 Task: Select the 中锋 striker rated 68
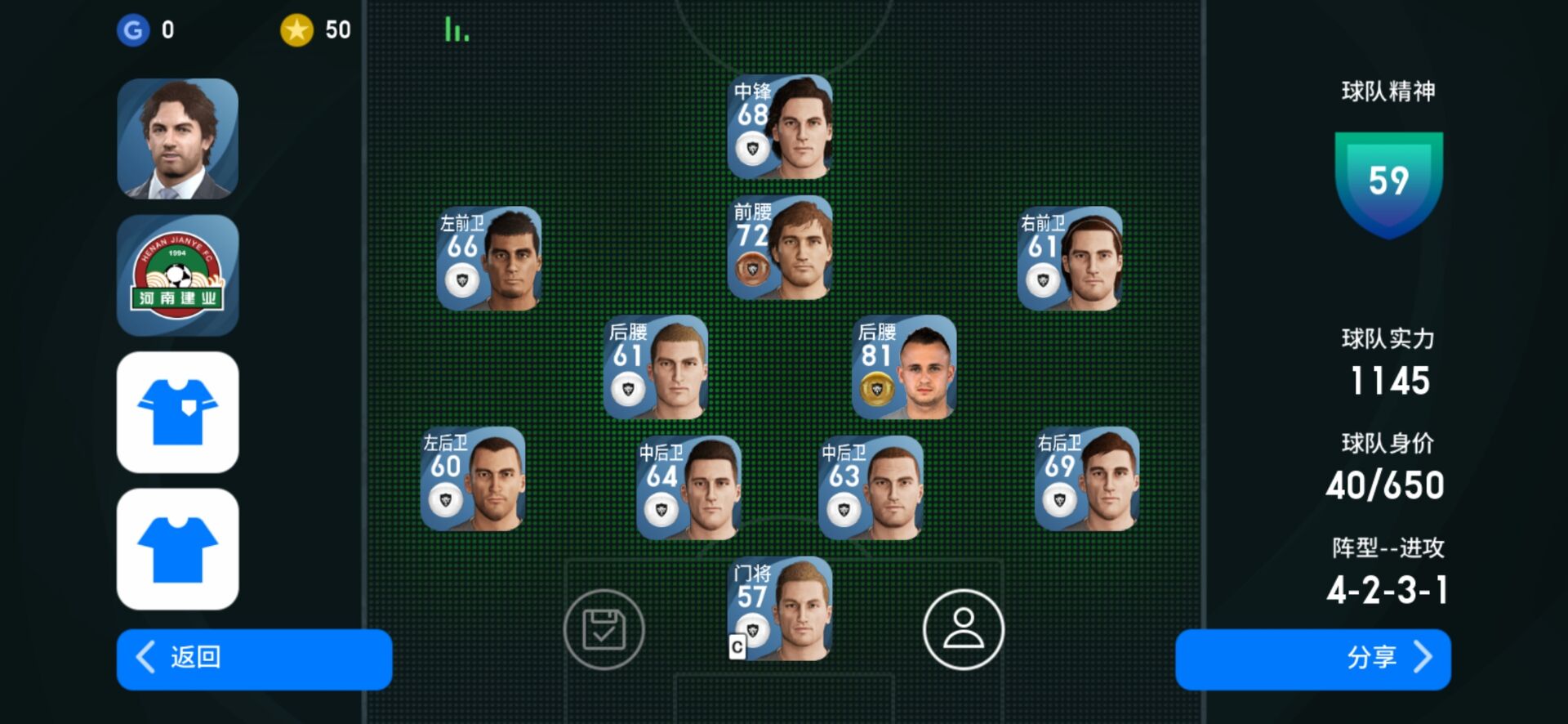click(780, 127)
